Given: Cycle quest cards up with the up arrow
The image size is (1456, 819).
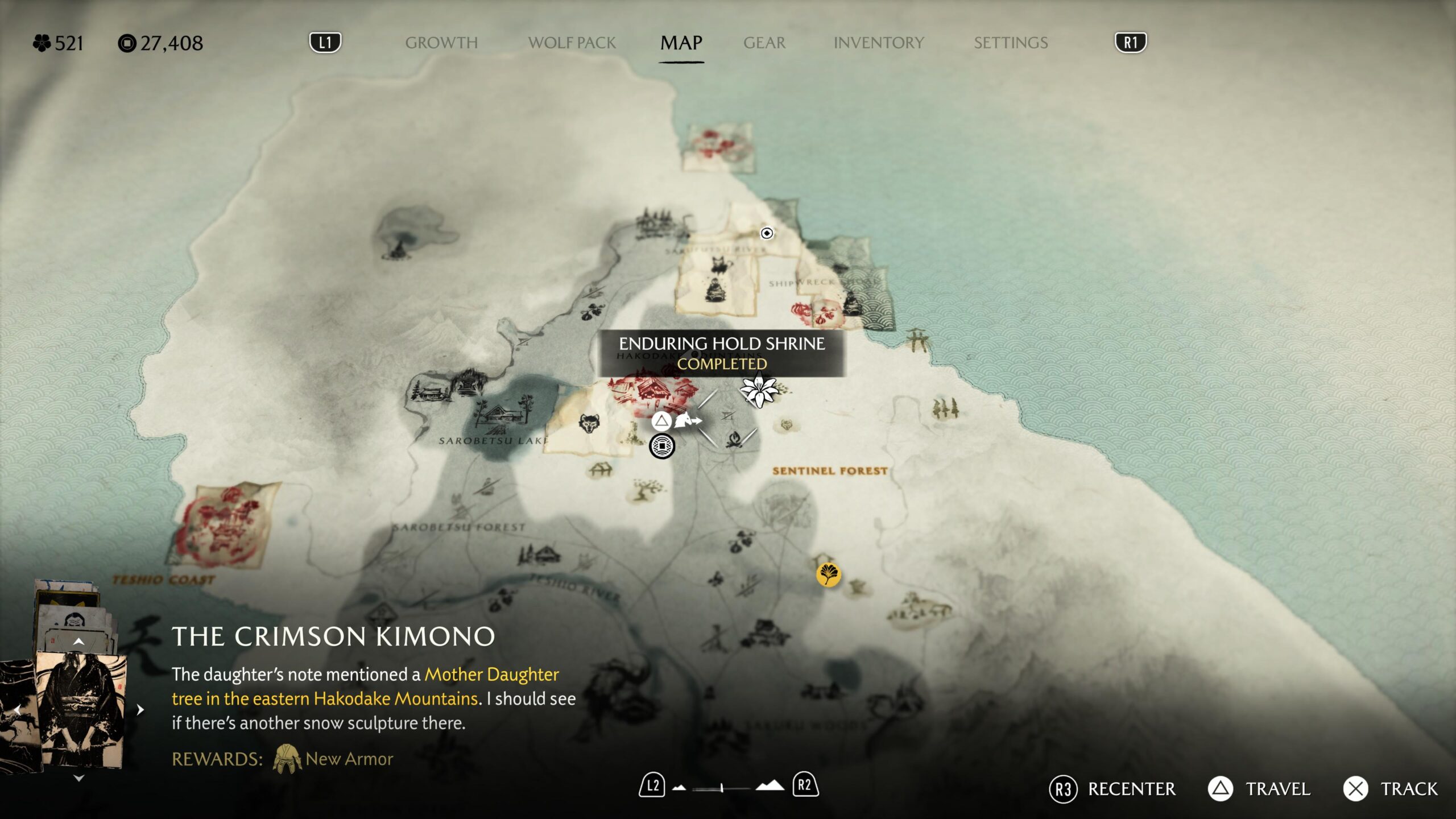Looking at the screenshot, I should (78, 642).
